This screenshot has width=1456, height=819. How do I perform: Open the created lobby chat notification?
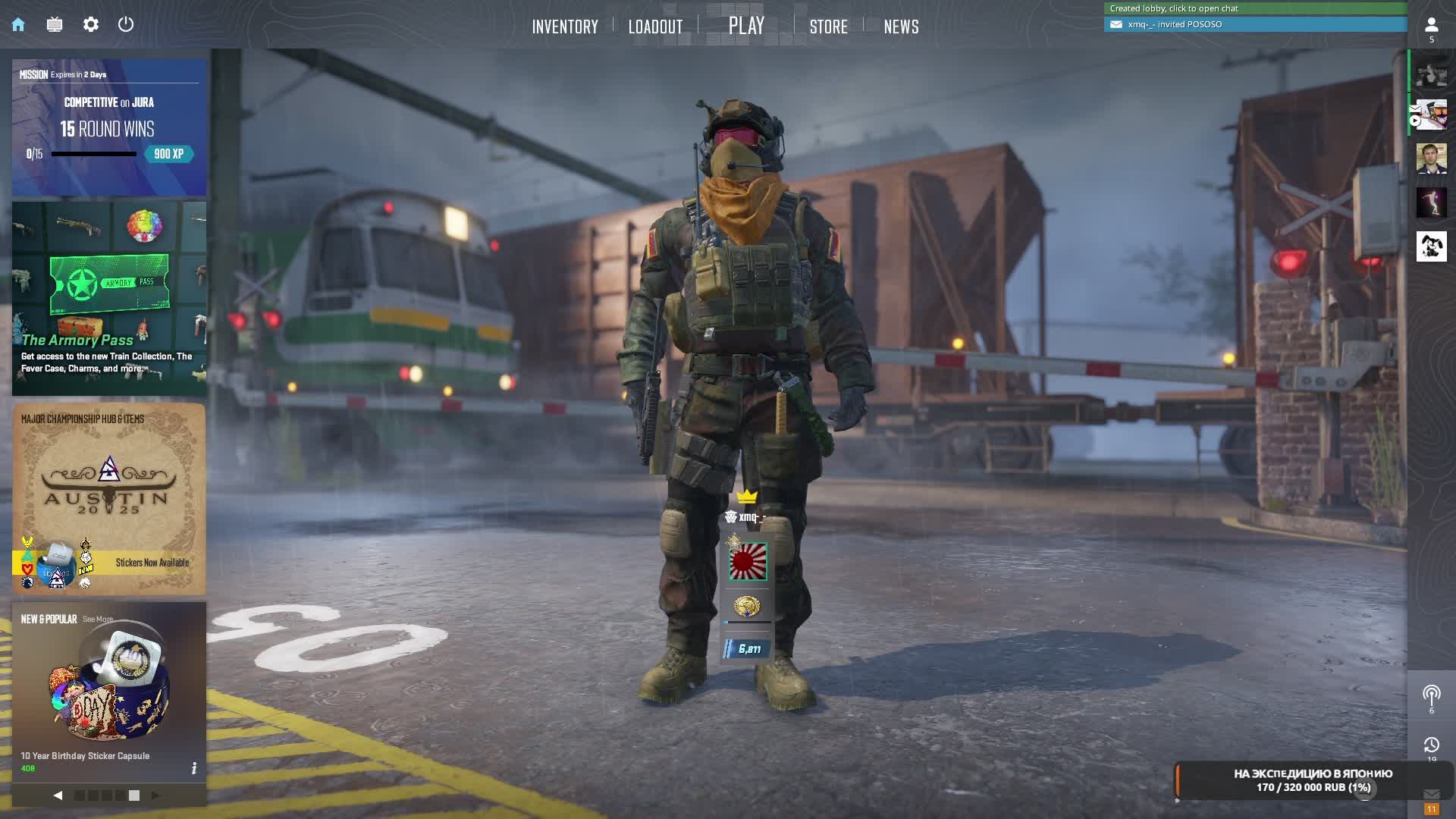1255,8
